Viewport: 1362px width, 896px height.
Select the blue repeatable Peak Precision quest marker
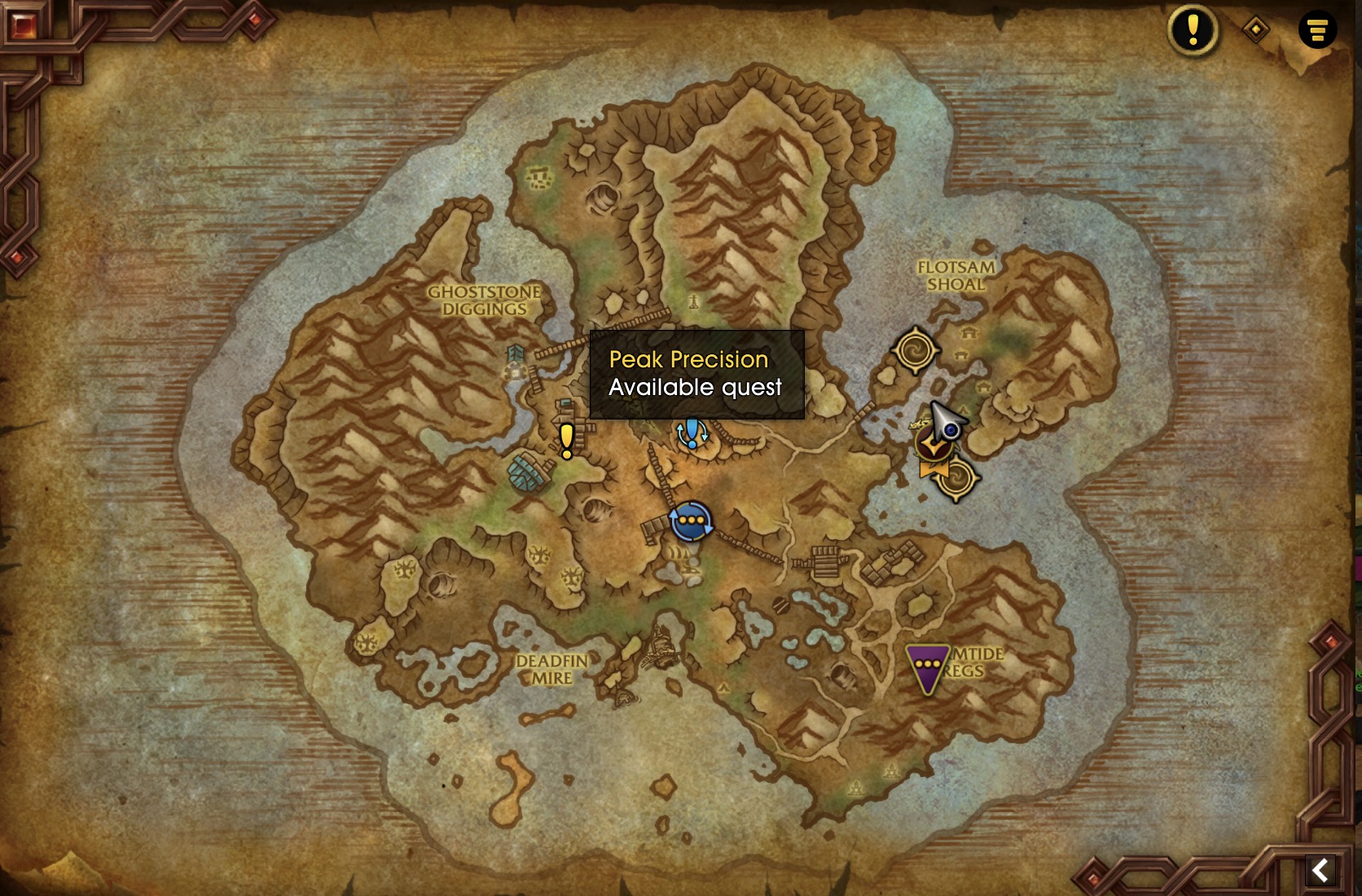(692, 433)
